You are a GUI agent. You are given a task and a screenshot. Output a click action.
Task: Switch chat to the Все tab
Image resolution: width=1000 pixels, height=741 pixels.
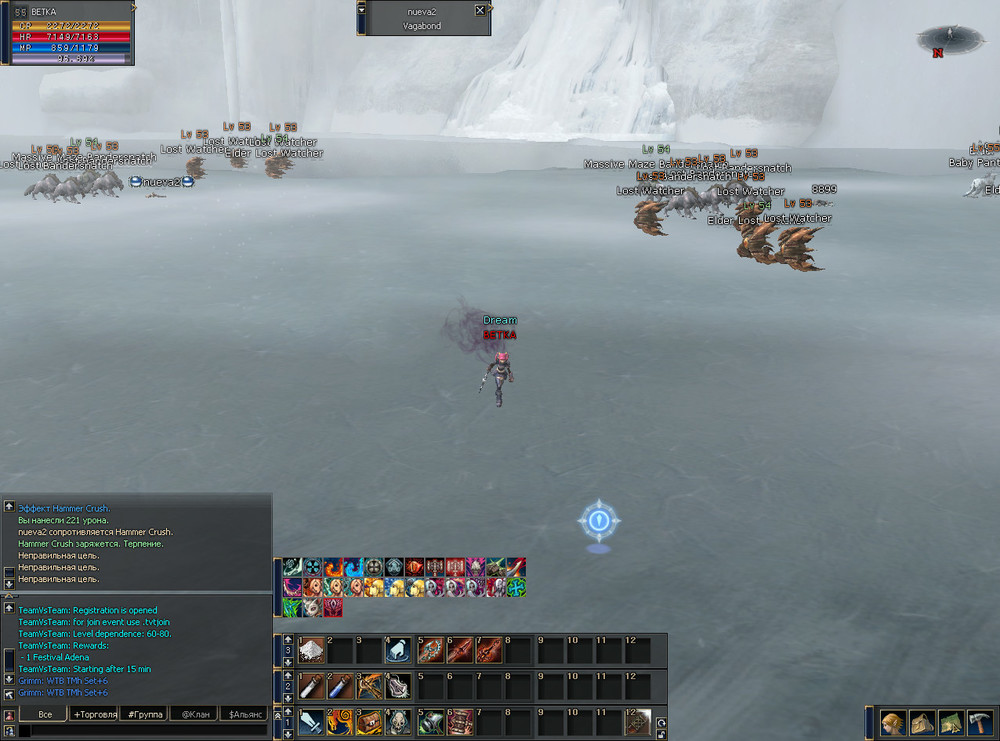[45, 714]
